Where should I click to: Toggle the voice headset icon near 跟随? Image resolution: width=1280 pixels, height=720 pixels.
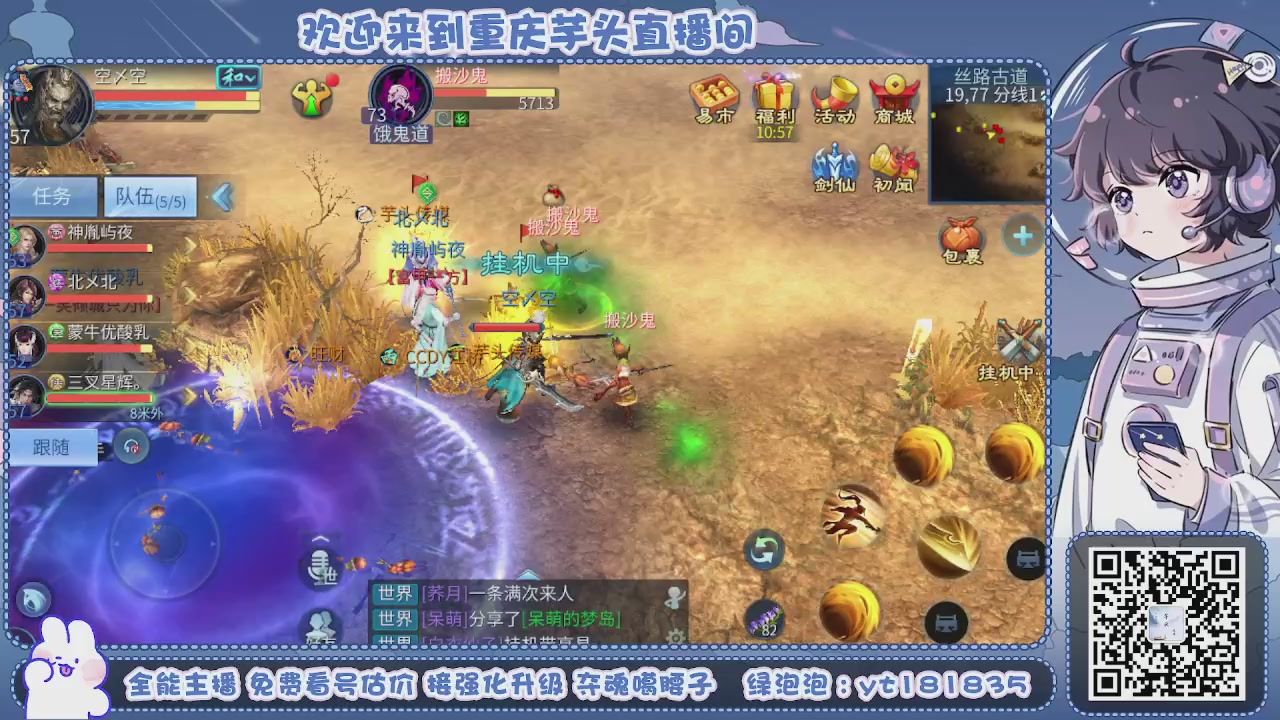pos(133,447)
